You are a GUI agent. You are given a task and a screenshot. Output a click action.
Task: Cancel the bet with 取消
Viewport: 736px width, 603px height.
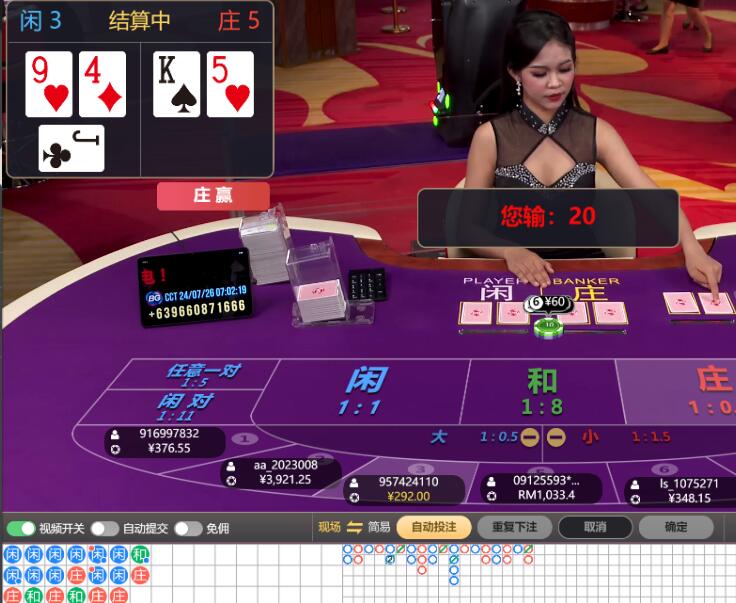595,527
